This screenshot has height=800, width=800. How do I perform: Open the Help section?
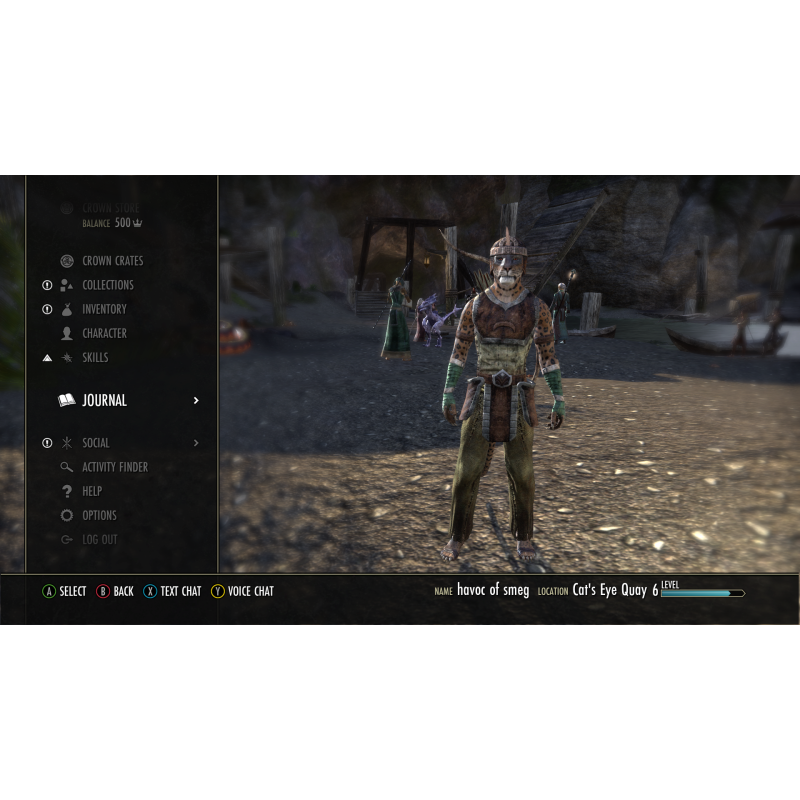[92, 491]
